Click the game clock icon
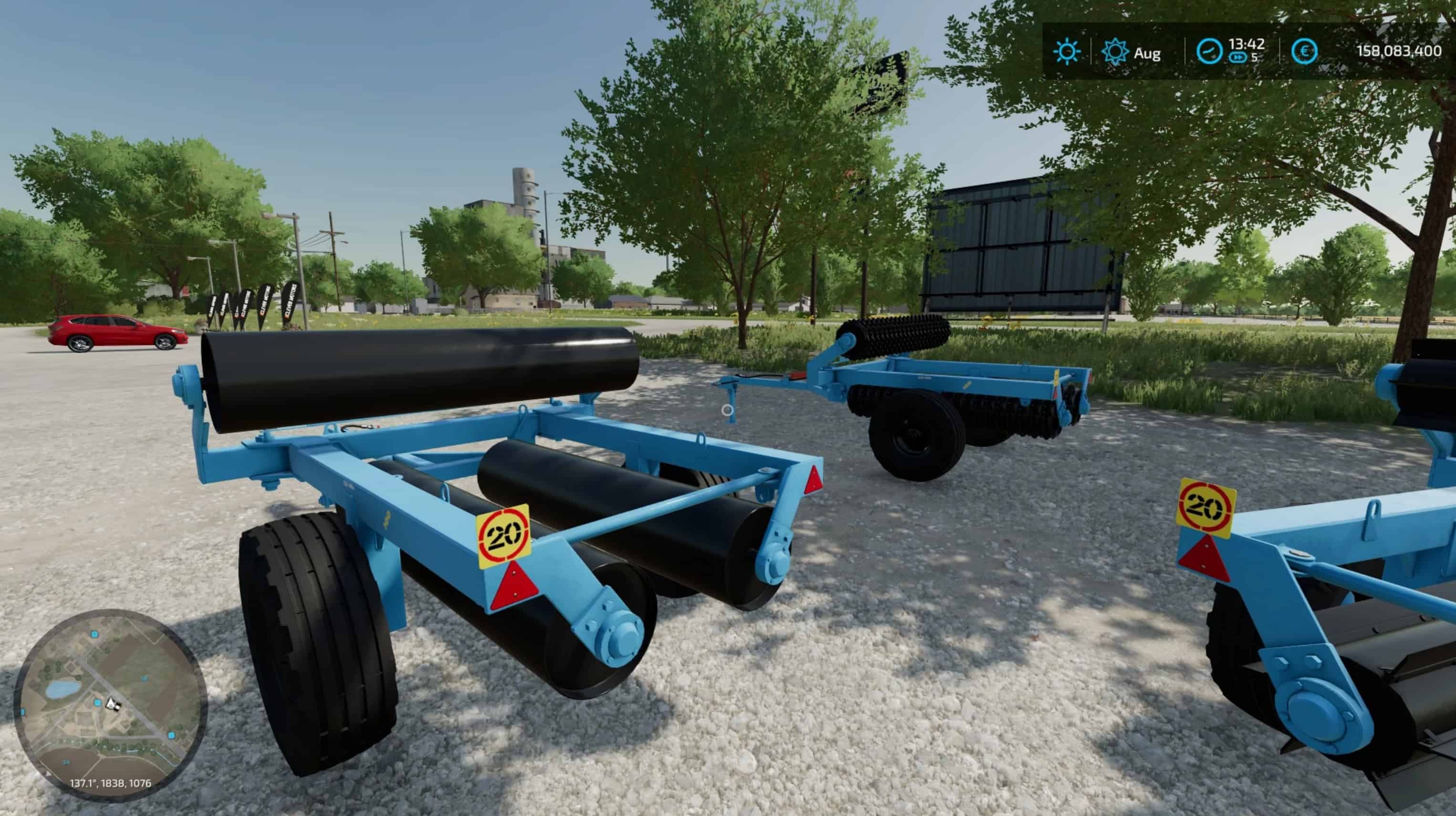 pyautogui.click(x=1209, y=52)
